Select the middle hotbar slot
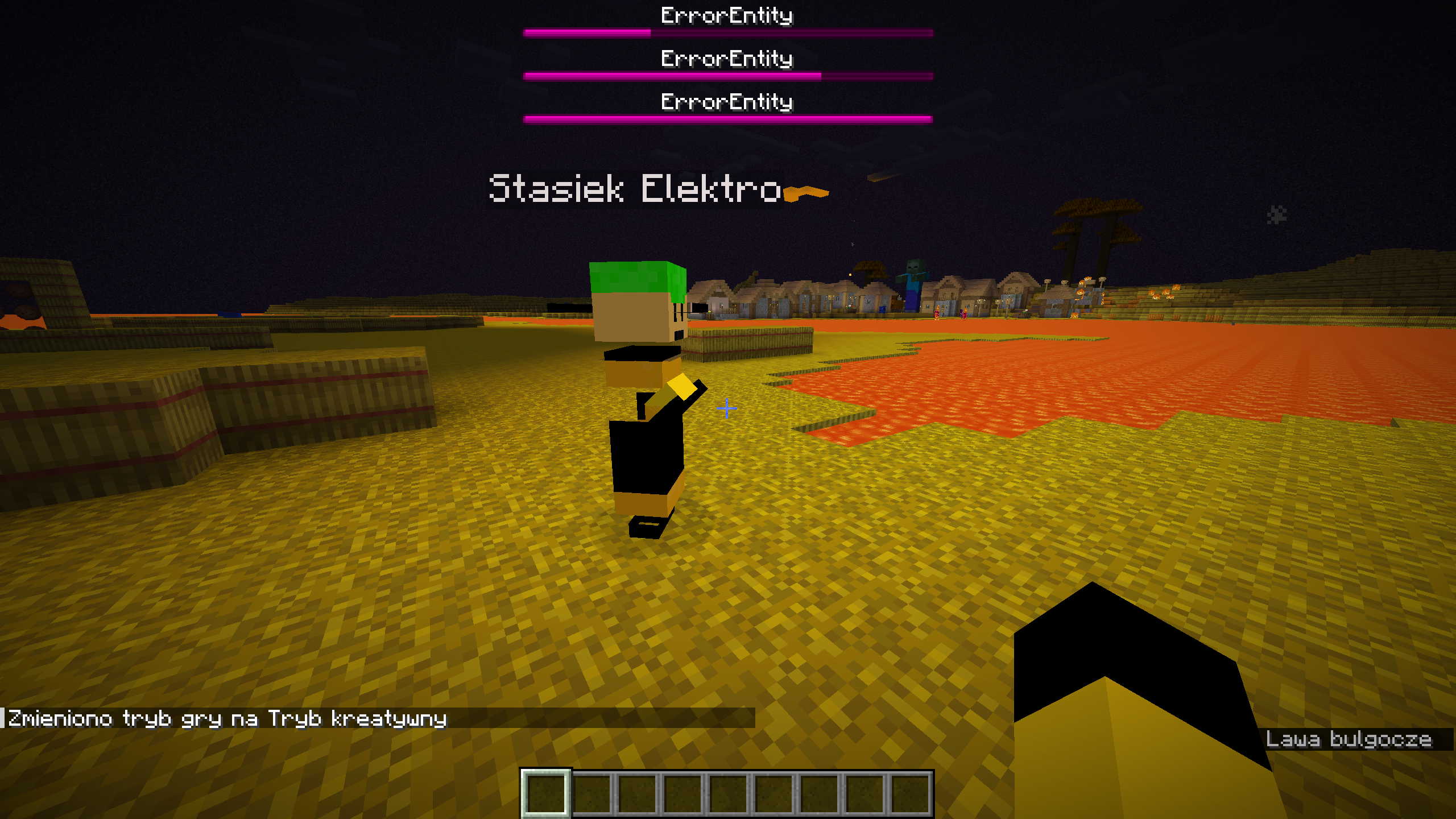Image resolution: width=1456 pixels, height=819 pixels. [x=730, y=794]
